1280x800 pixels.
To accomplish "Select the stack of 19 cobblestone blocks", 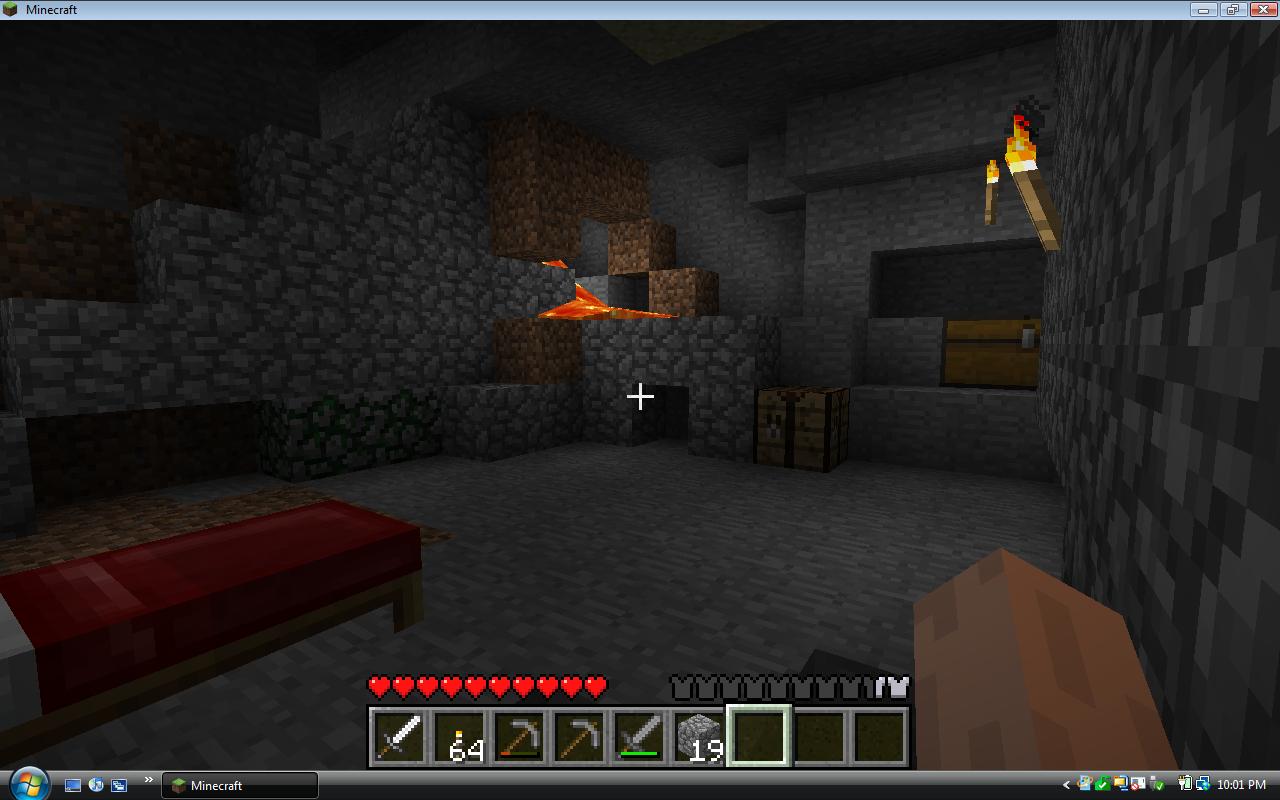I will 698,735.
